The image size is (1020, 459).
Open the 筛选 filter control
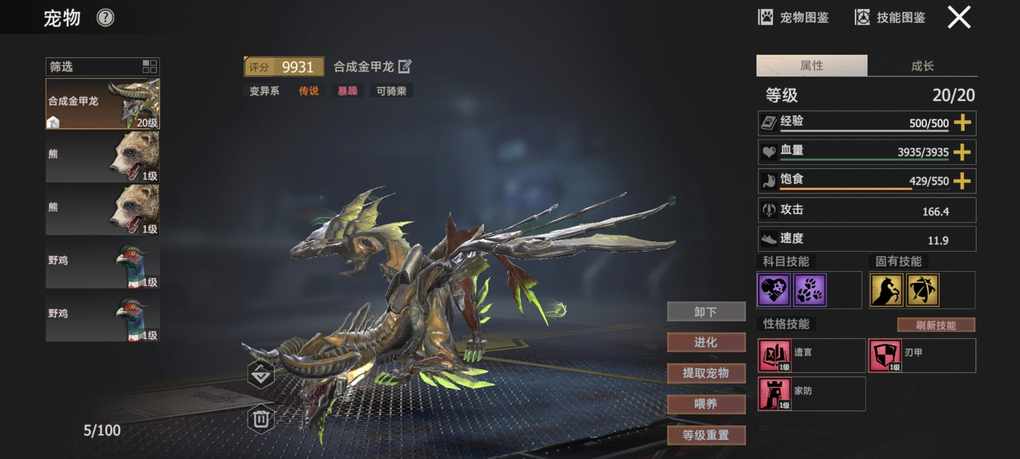pos(102,67)
